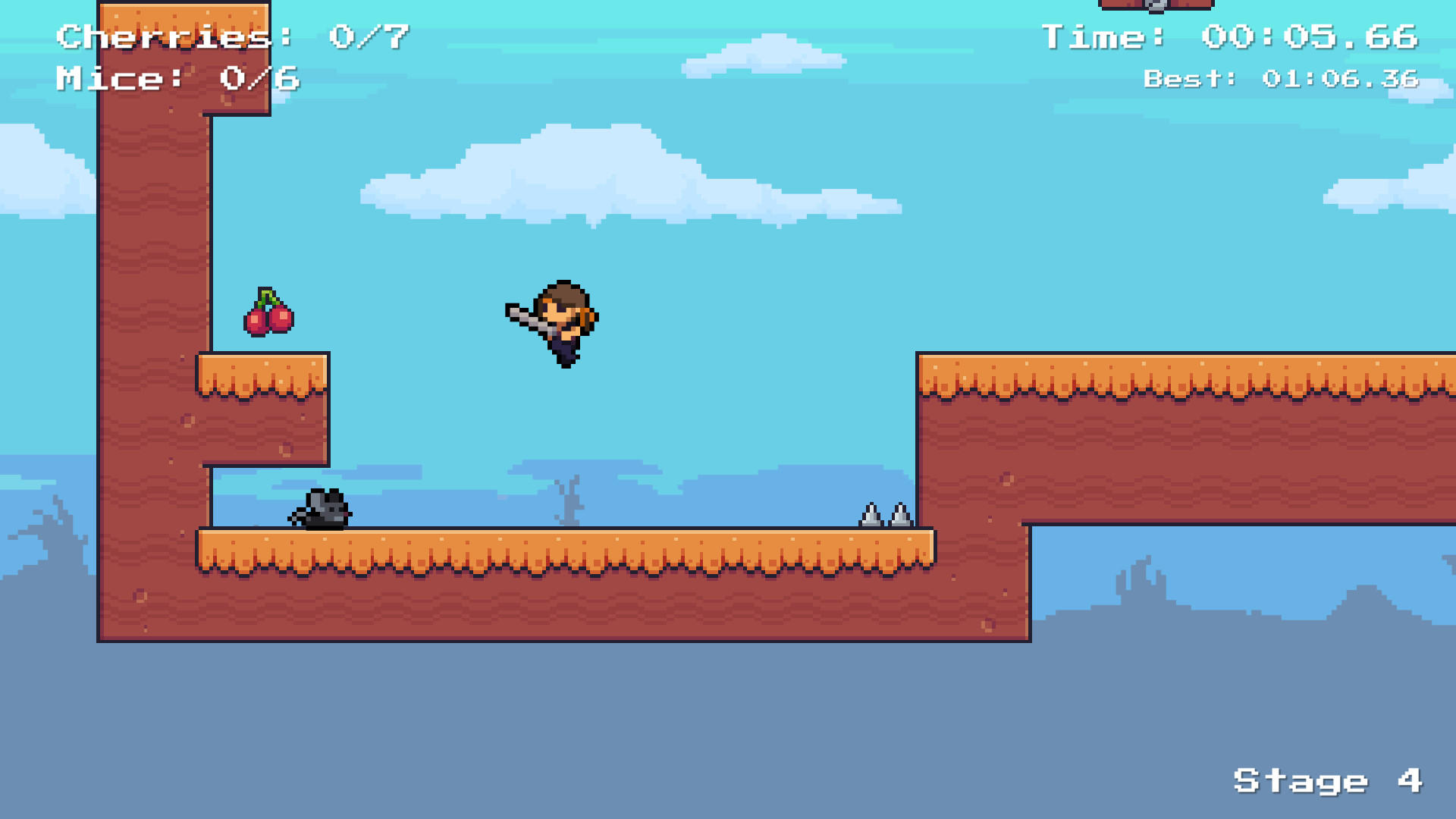Click the jumping player character
Viewport: 1456px width, 819px height.
pos(565,322)
